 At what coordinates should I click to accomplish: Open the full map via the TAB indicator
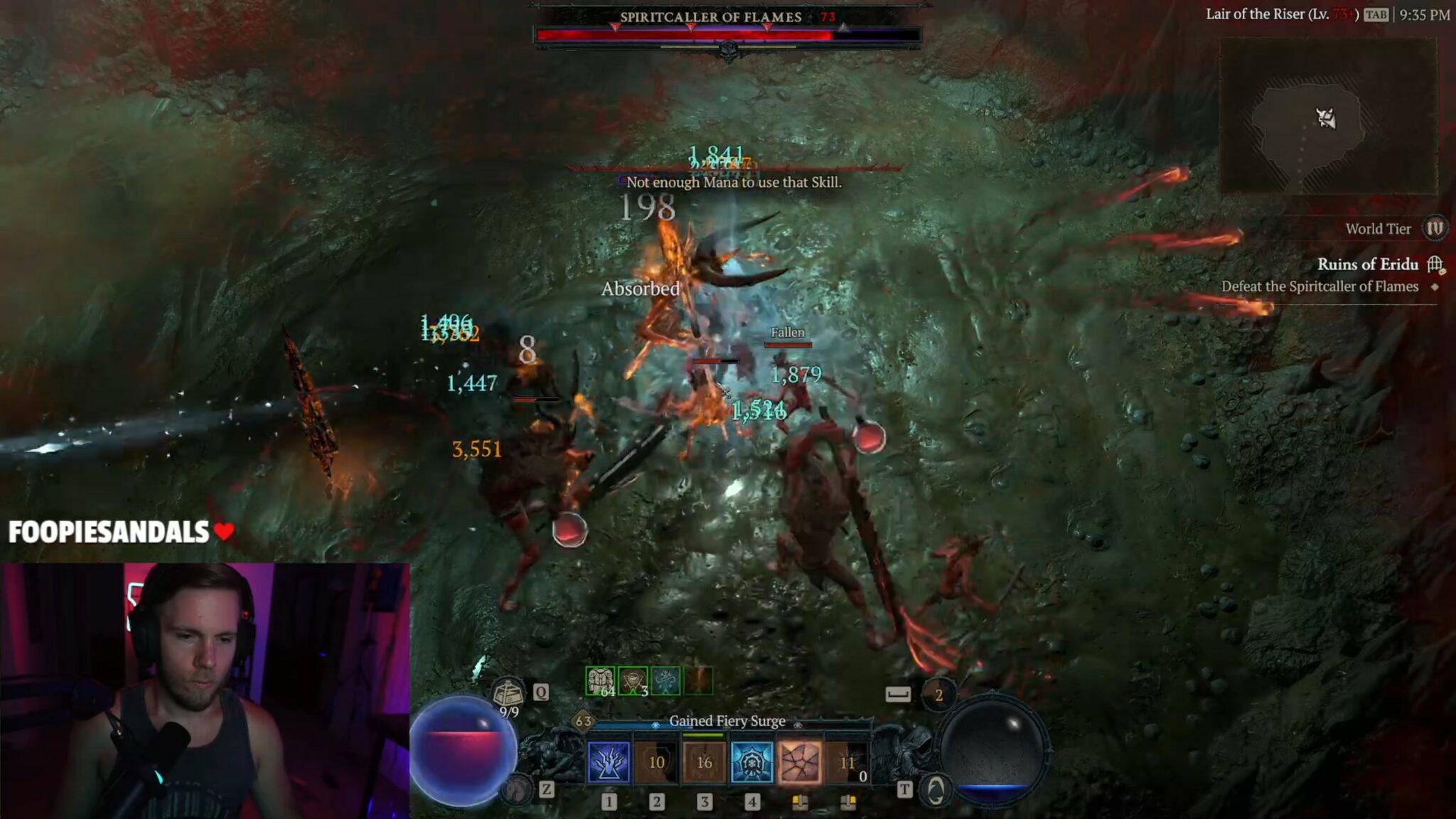pyautogui.click(x=1377, y=14)
